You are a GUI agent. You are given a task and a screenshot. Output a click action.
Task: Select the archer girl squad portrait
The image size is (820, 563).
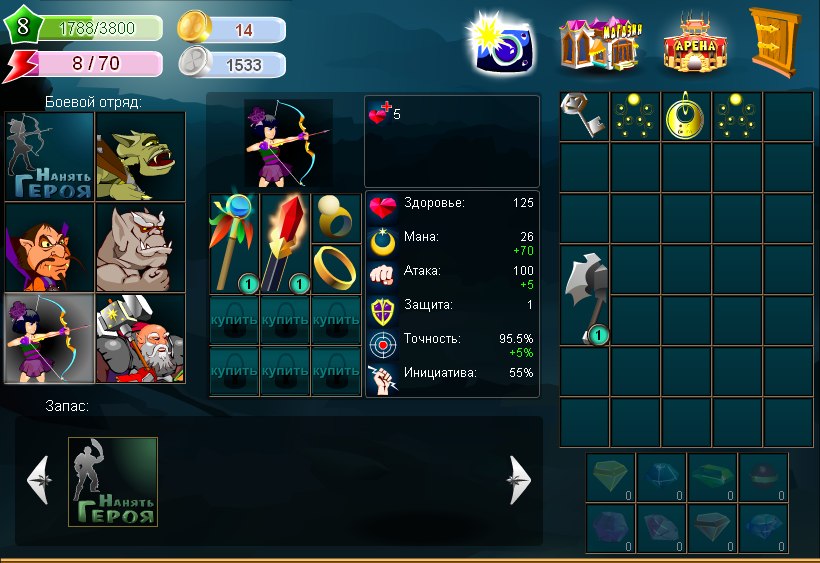click(50, 338)
